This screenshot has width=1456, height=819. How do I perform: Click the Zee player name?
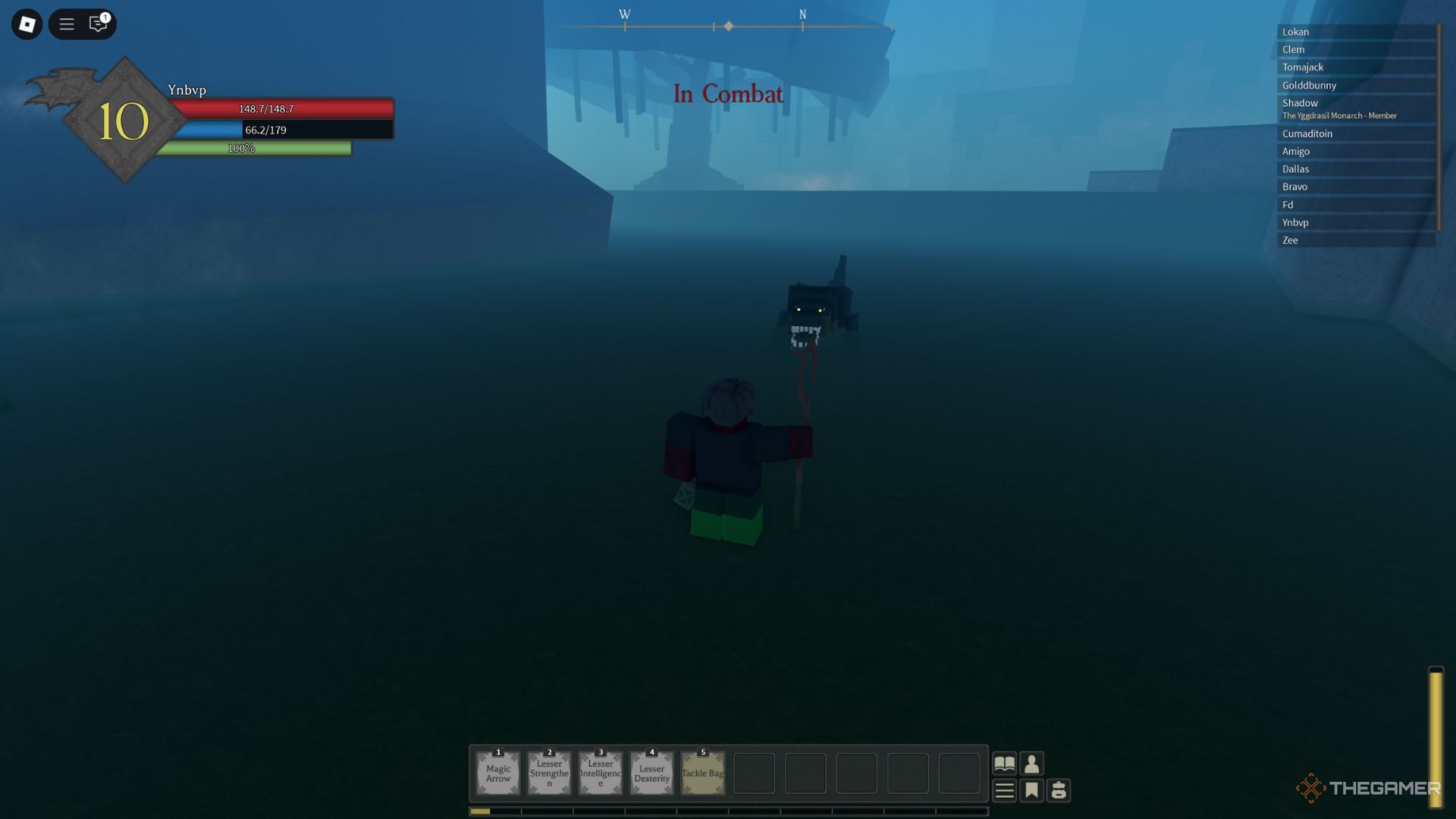(x=1357, y=240)
